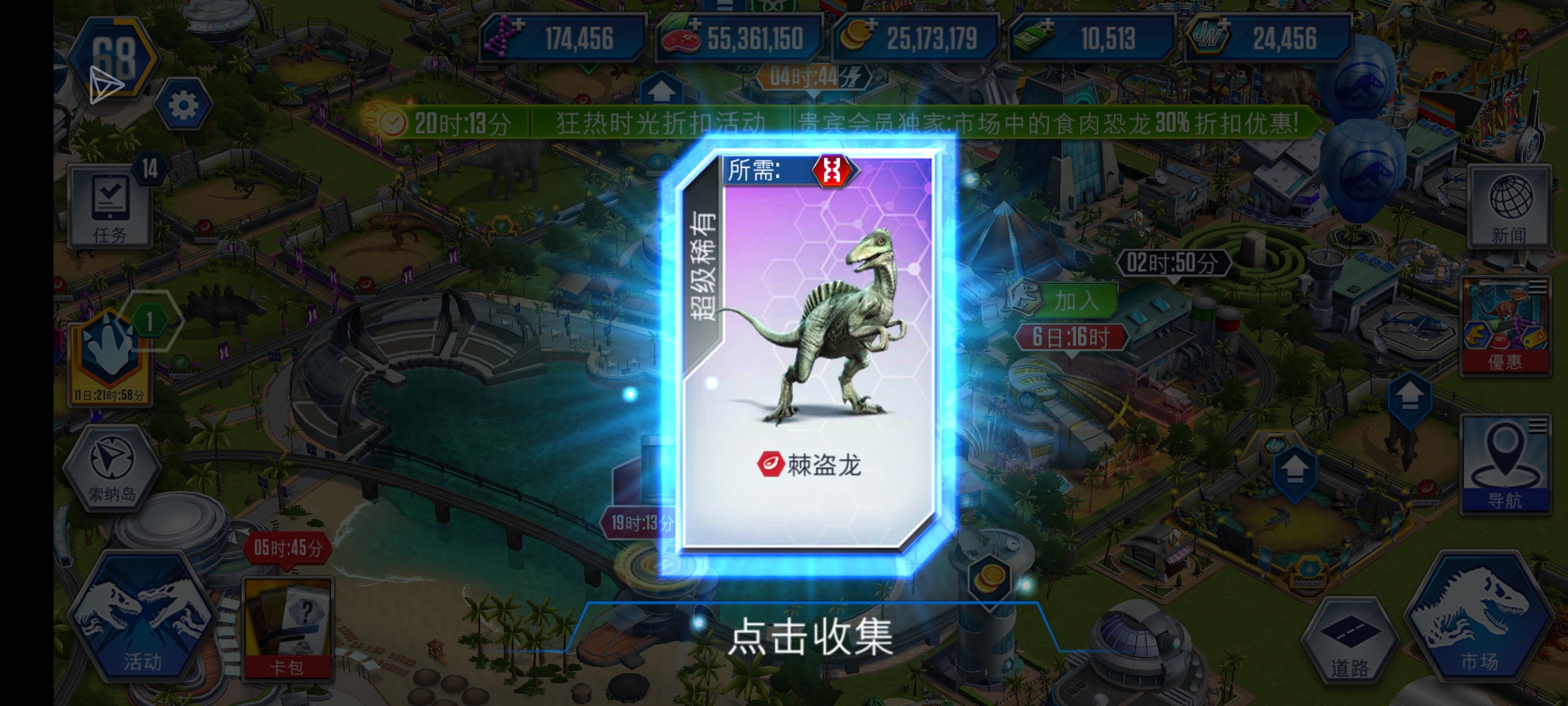Viewport: 1568px width, 706px height.
Task: Open the 任务 (tasks) panel
Action: point(111,205)
